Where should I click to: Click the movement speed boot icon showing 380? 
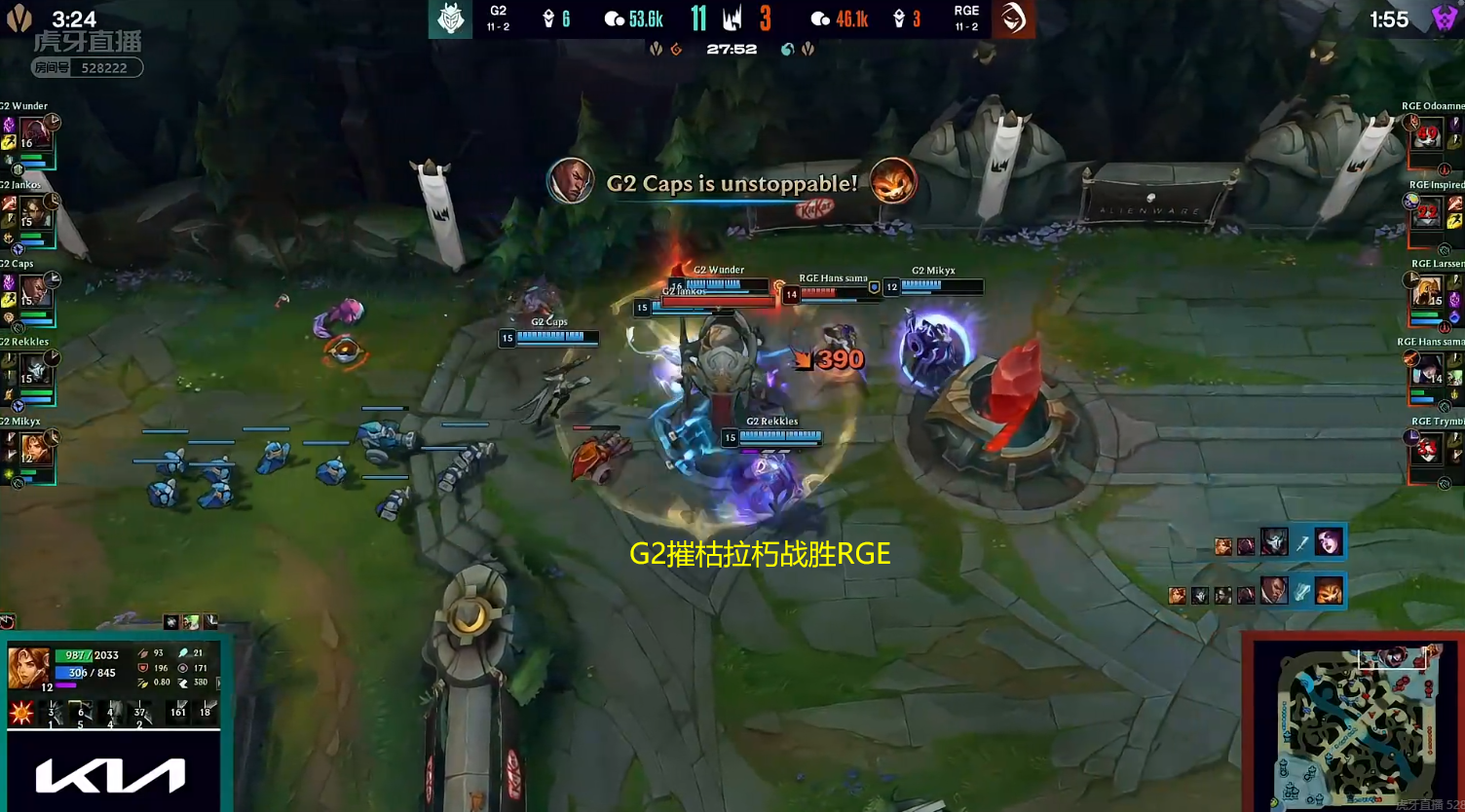183,682
